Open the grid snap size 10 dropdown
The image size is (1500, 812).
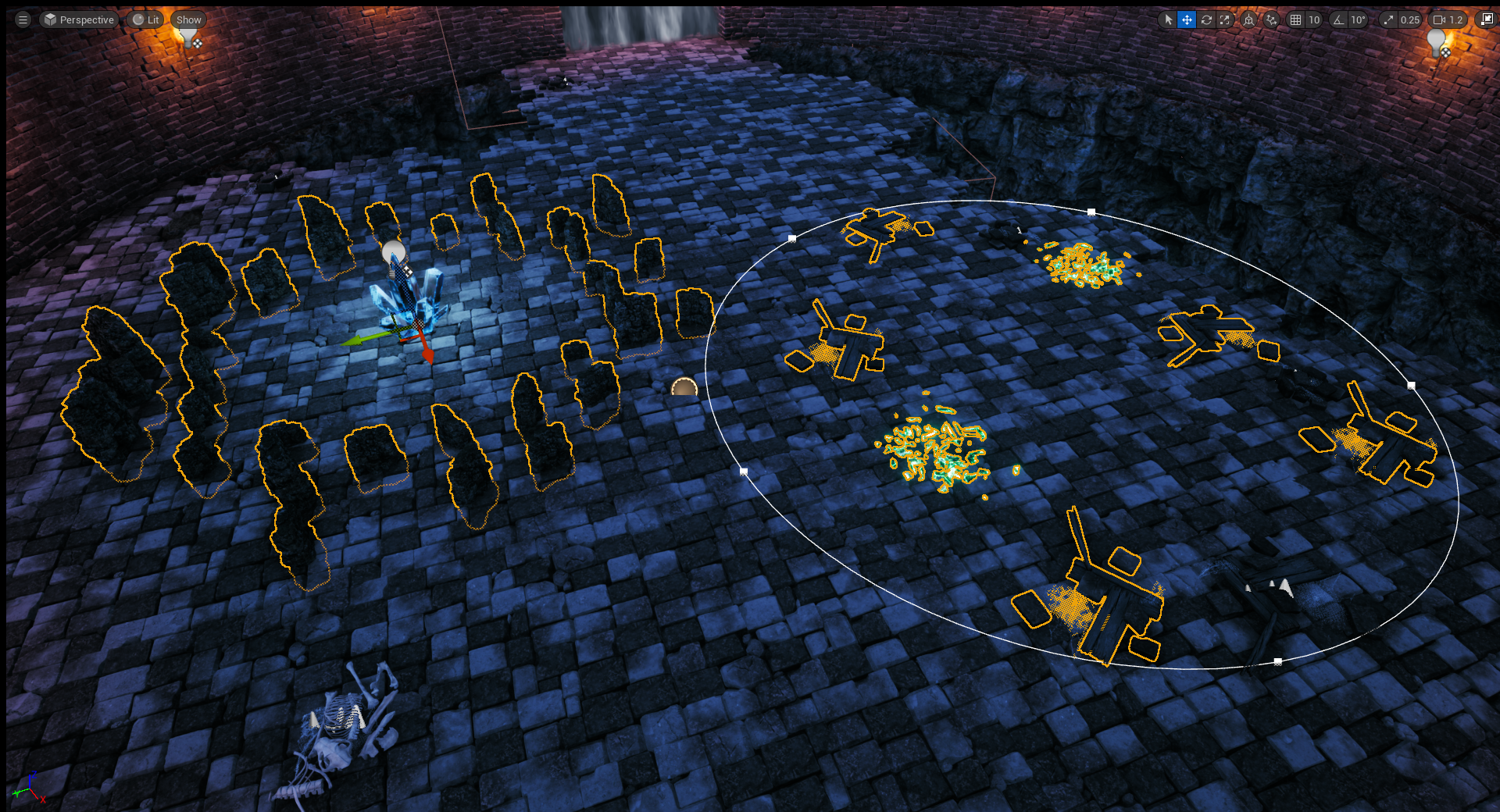(1314, 20)
